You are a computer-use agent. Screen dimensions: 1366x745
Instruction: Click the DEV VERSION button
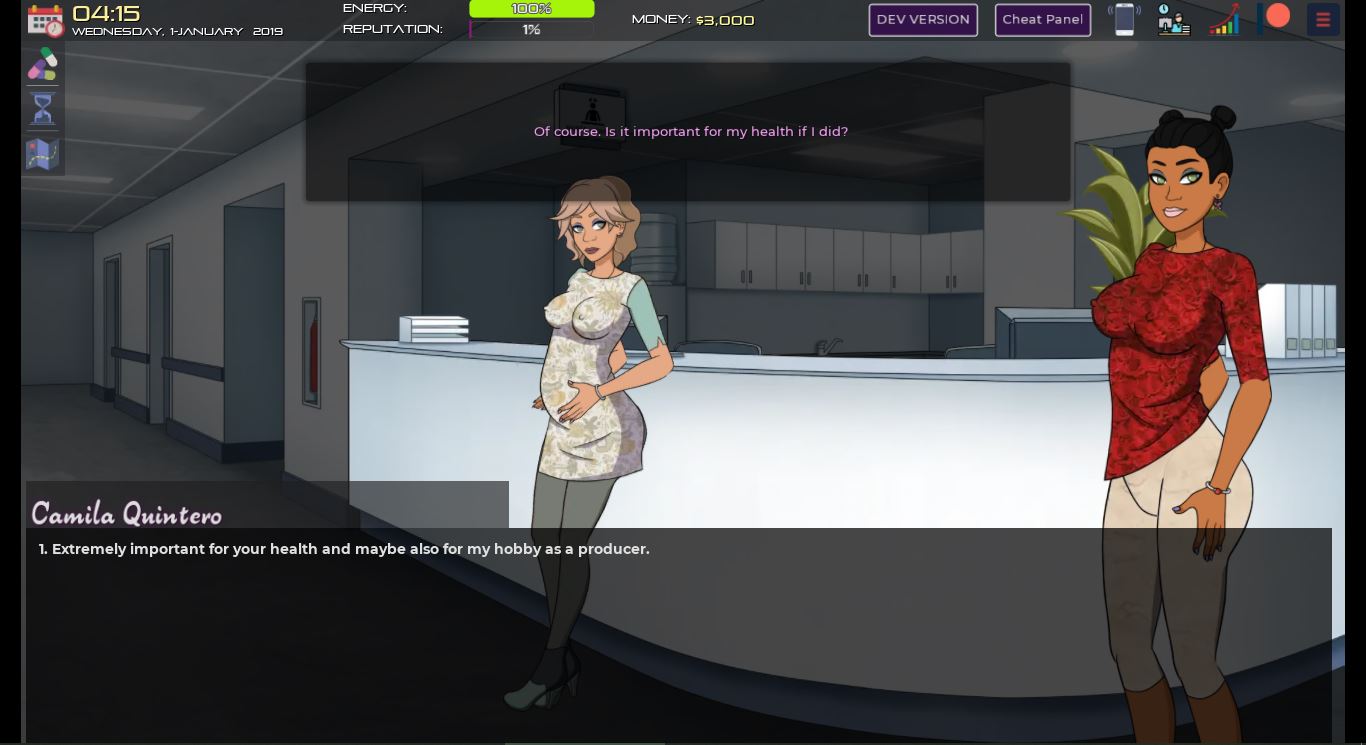click(x=923, y=19)
